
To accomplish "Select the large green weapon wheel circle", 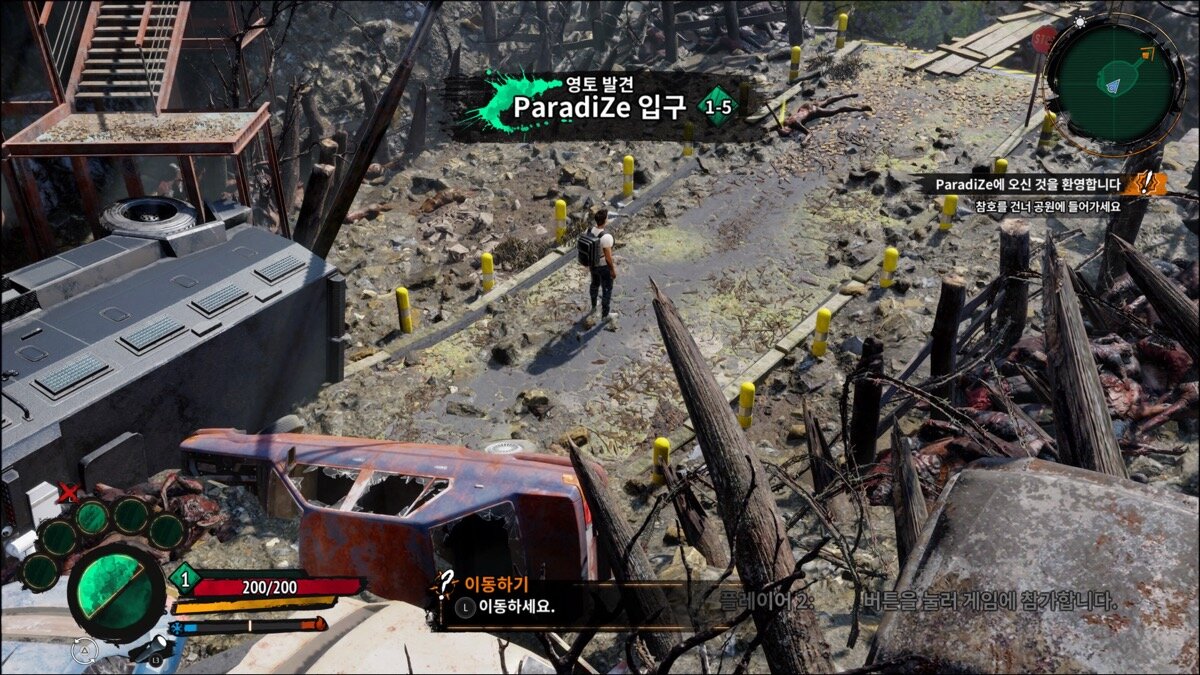I will (115, 590).
